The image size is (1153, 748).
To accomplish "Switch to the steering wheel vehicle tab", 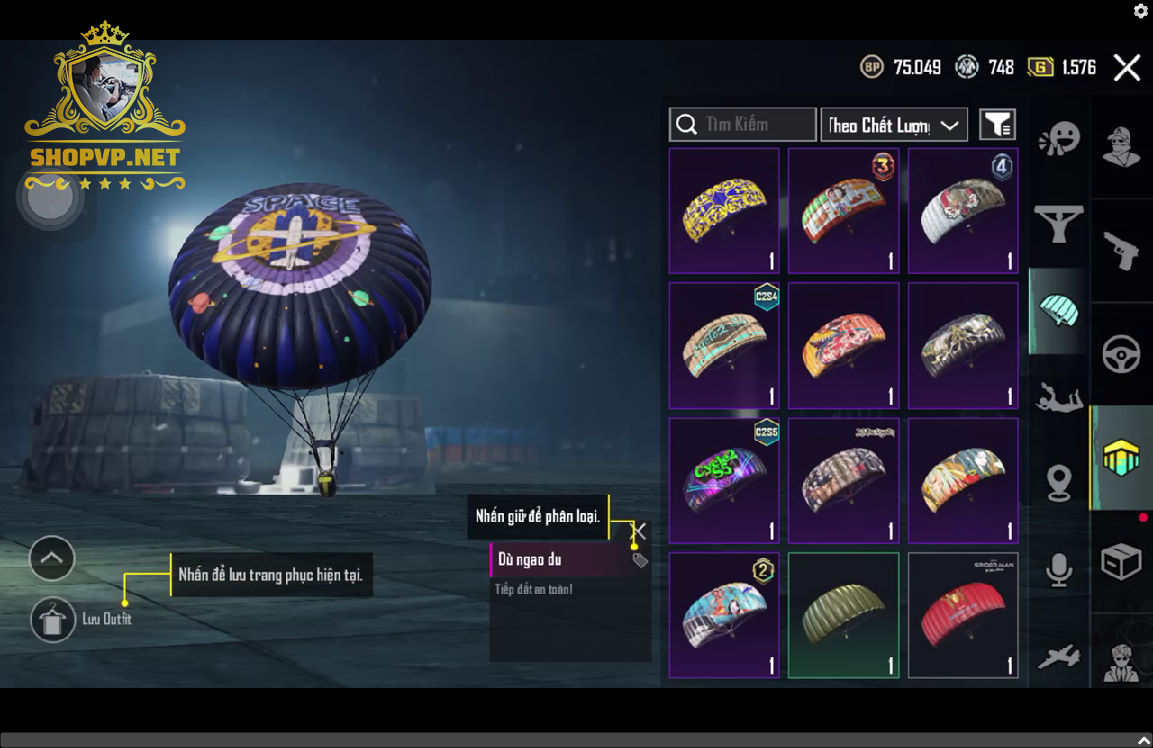I will [x=1121, y=353].
